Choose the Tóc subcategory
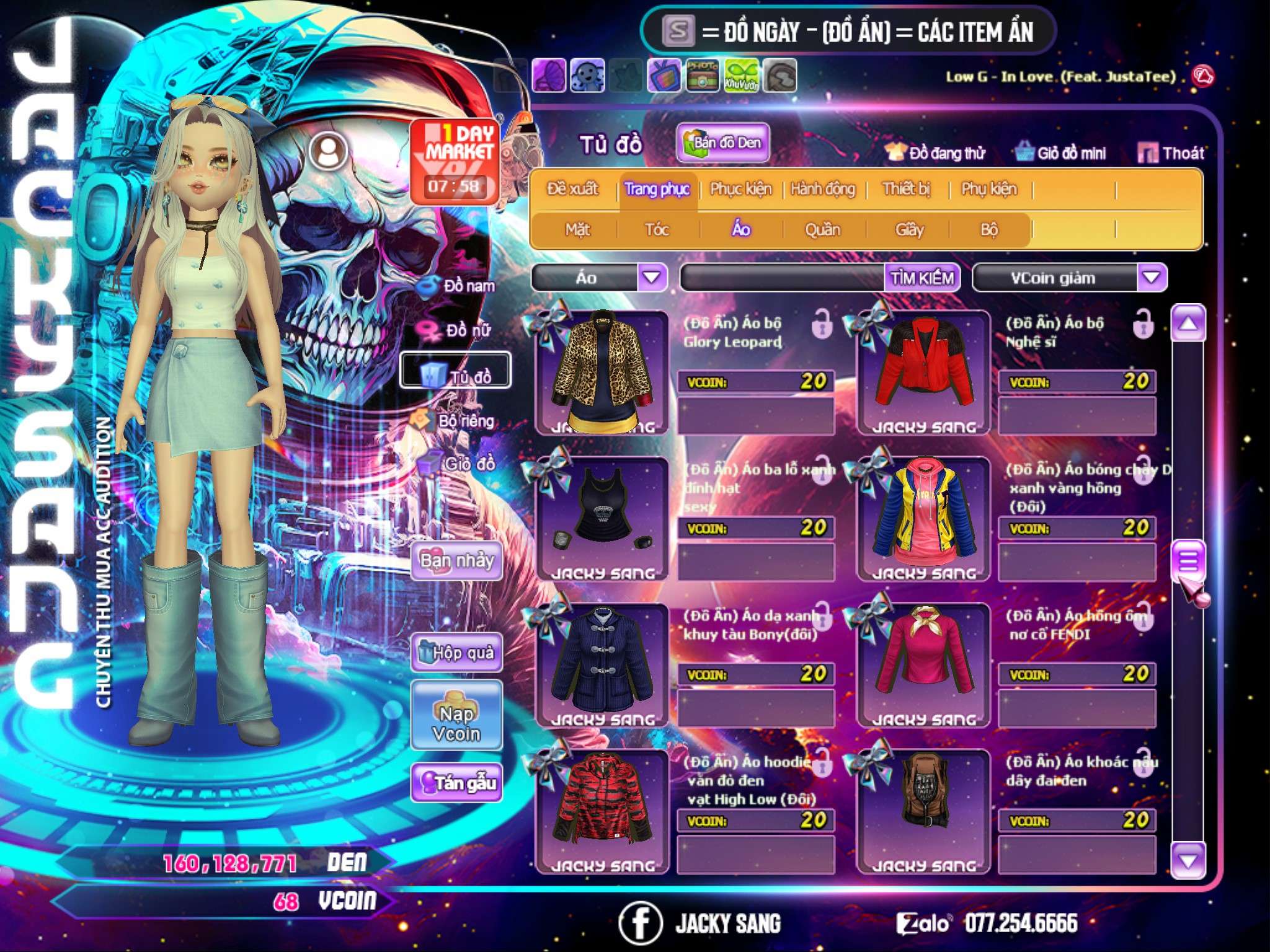The width and height of the screenshot is (1270, 952). click(x=657, y=230)
